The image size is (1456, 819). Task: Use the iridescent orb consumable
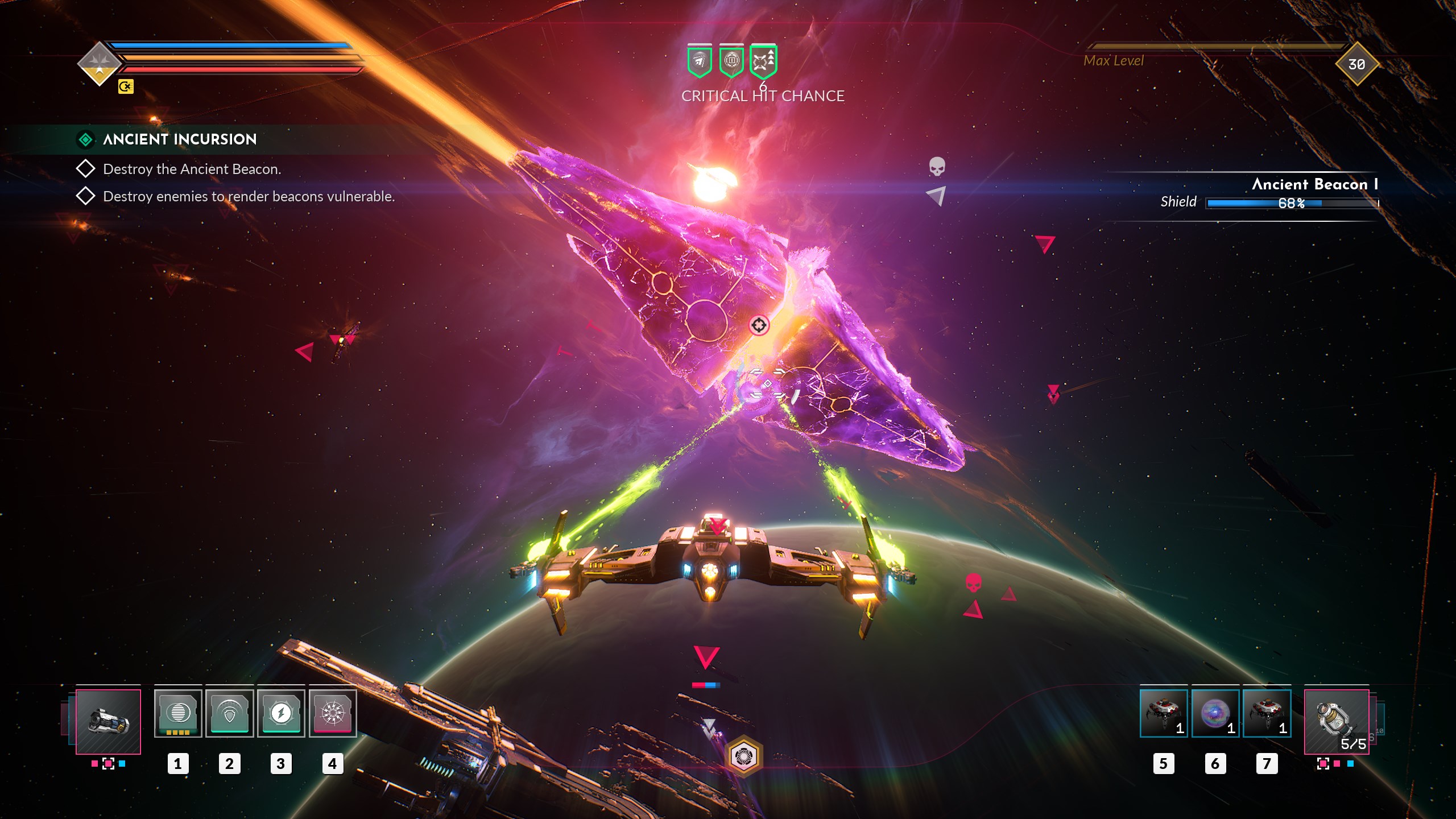point(1215,713)
